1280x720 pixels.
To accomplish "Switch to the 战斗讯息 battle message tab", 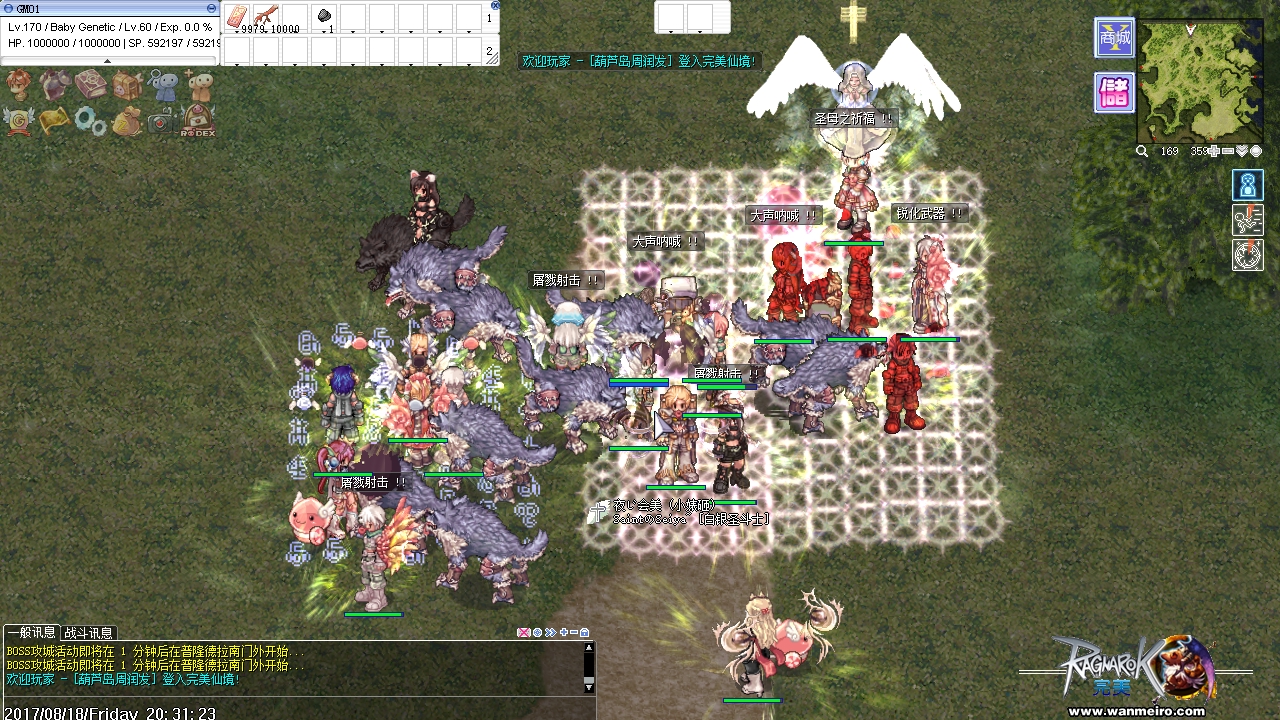I will click(89, 633).
